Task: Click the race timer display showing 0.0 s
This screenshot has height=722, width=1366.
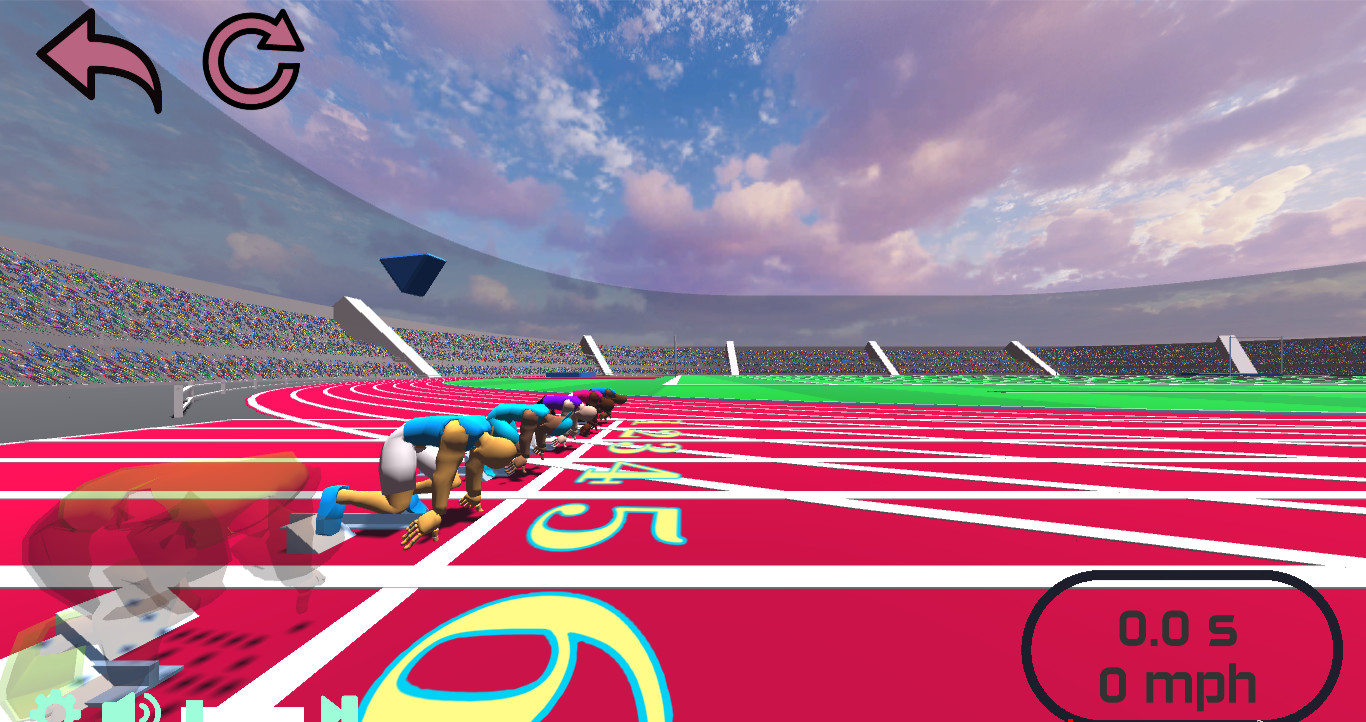Action: pyautogui.click(x=1175, y=630)
